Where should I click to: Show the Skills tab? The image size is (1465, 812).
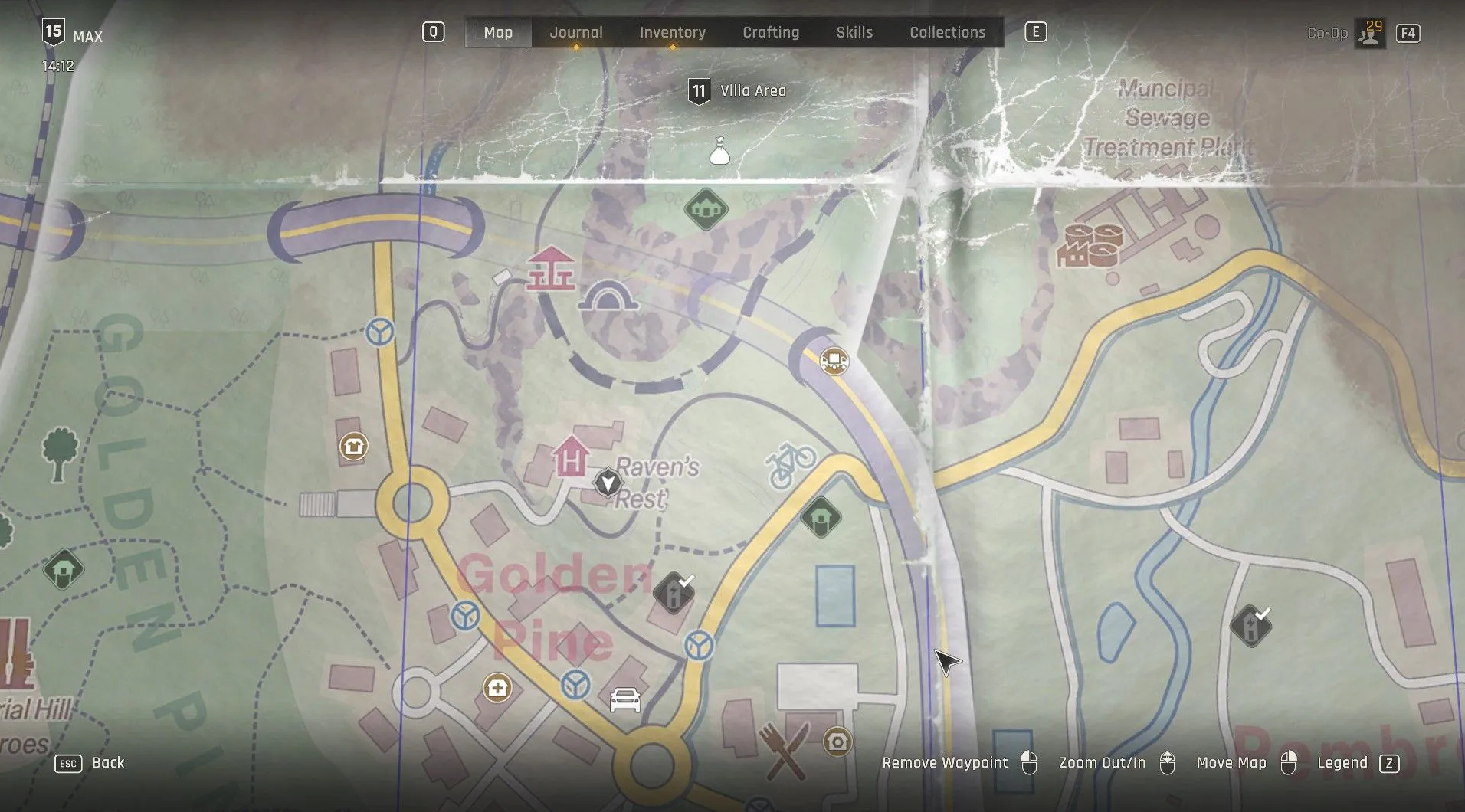click(854, 32)
